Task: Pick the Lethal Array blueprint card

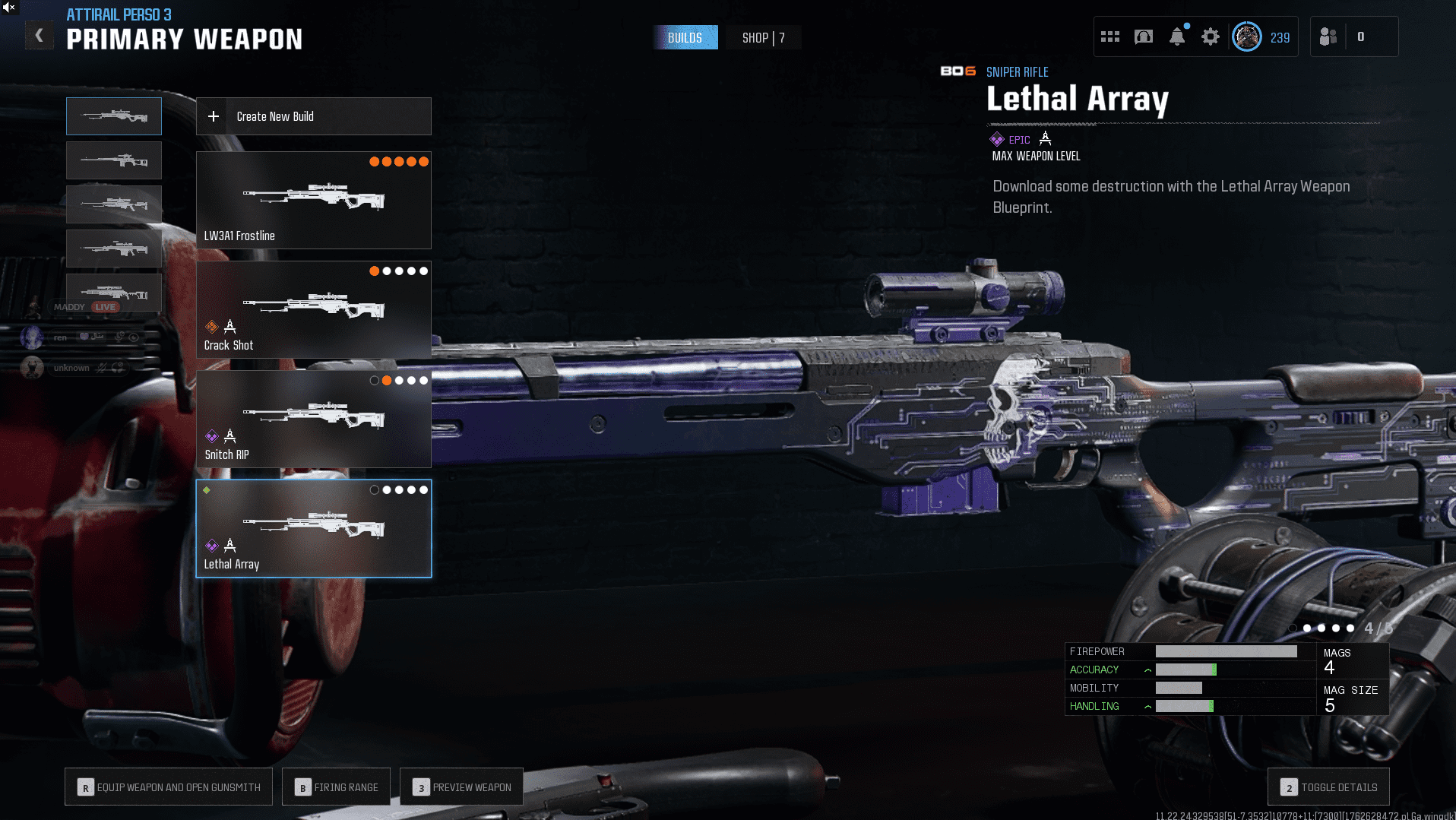Action: pos(313,528)
